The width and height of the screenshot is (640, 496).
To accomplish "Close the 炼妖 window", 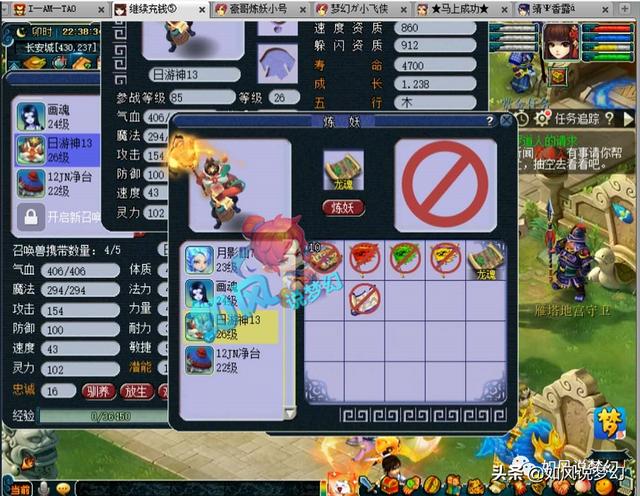I will pyautogui.click(x=506, y=120).
